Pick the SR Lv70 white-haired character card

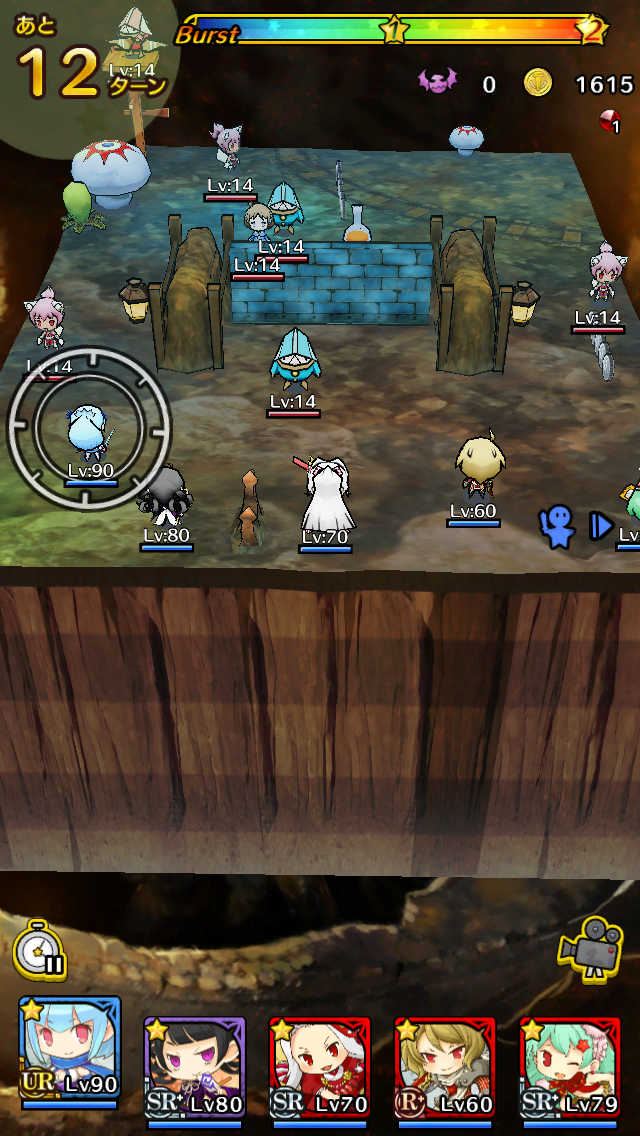(320, 1065)
